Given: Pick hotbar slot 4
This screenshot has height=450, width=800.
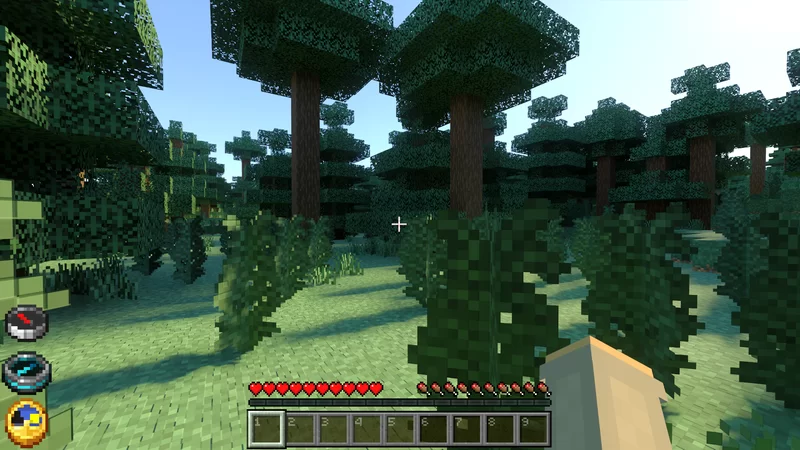Looking at the screenshot, I should click(x=366, y=428).
